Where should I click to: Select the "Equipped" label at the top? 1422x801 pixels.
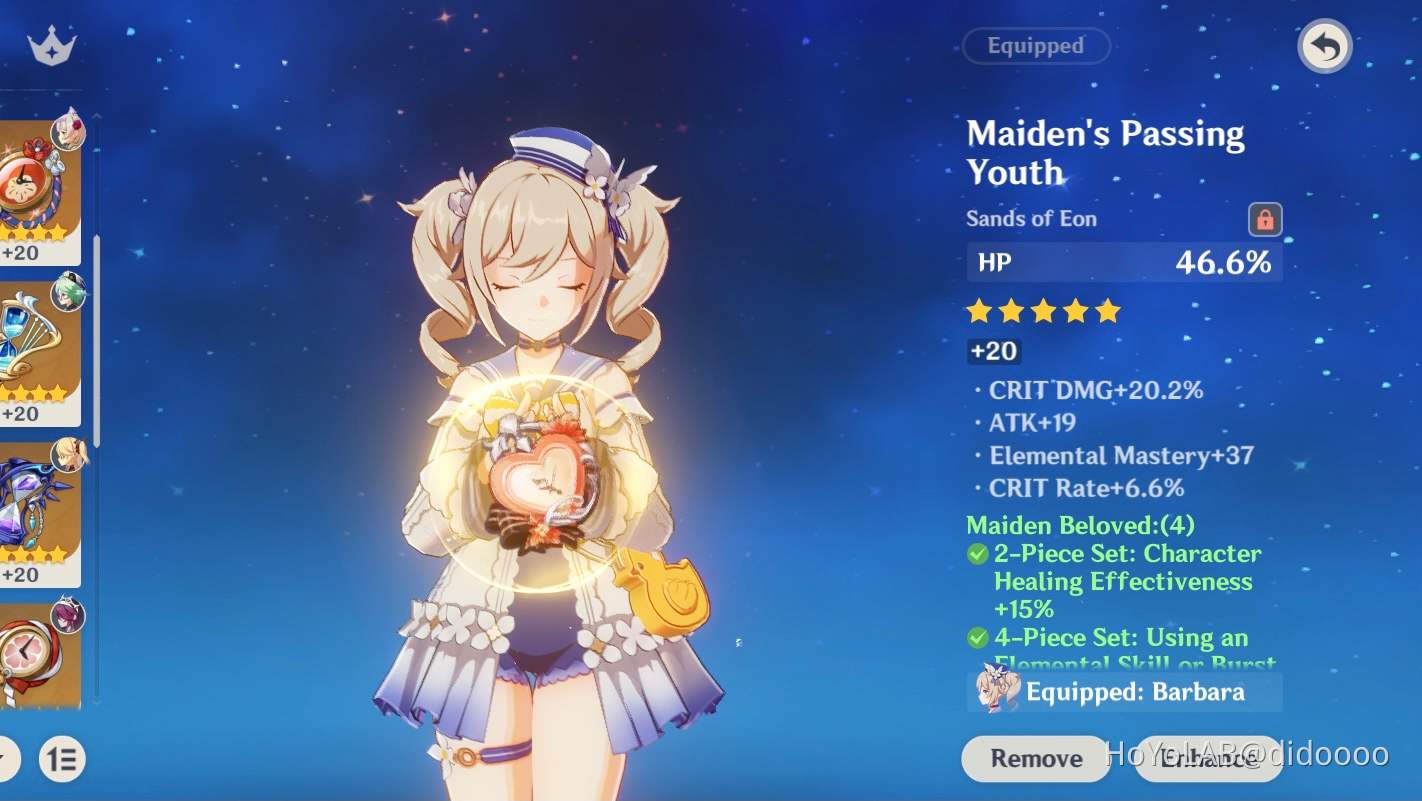[1035, 46]
